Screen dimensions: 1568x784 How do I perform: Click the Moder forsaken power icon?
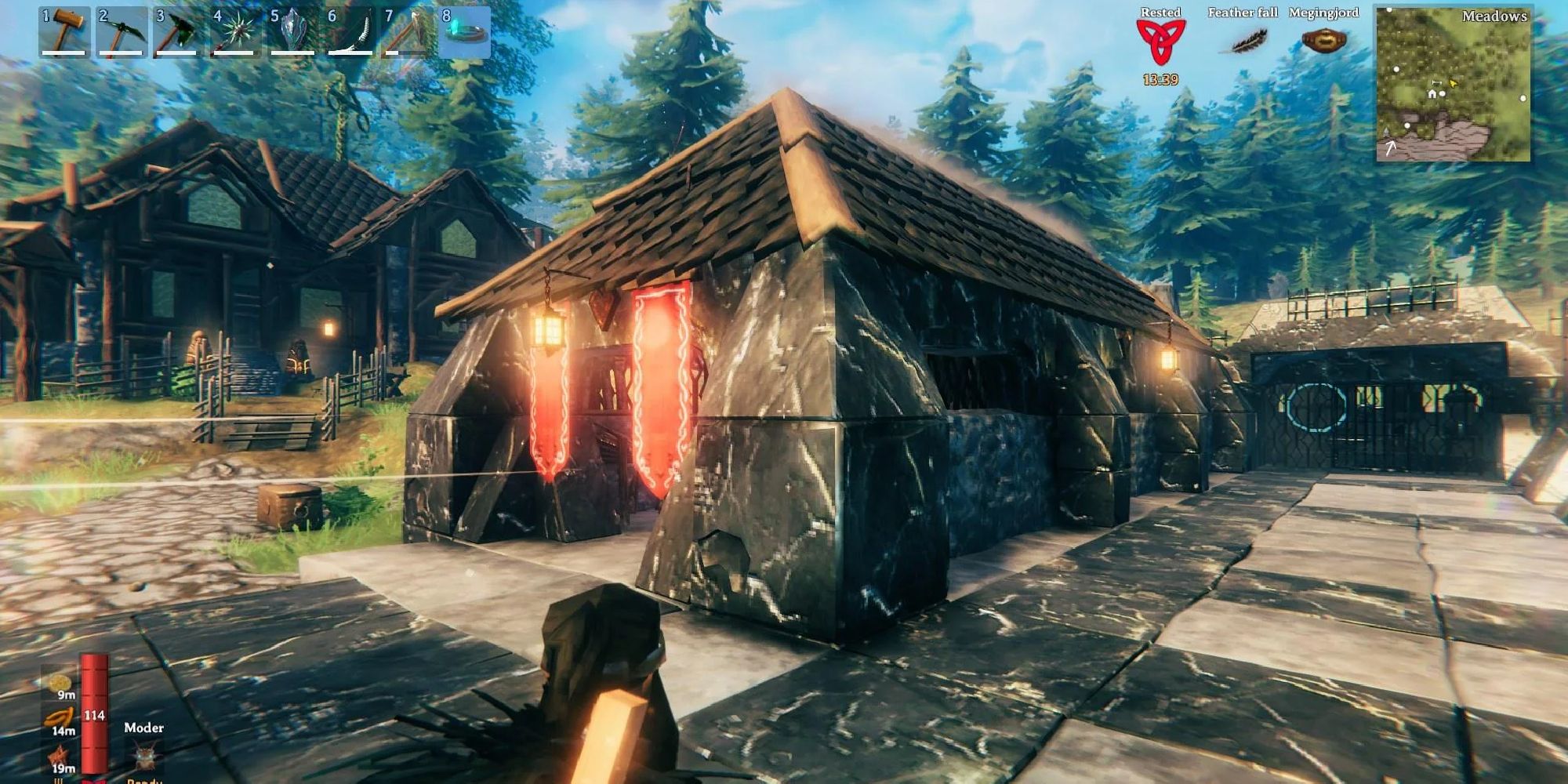tap(144, 755)
